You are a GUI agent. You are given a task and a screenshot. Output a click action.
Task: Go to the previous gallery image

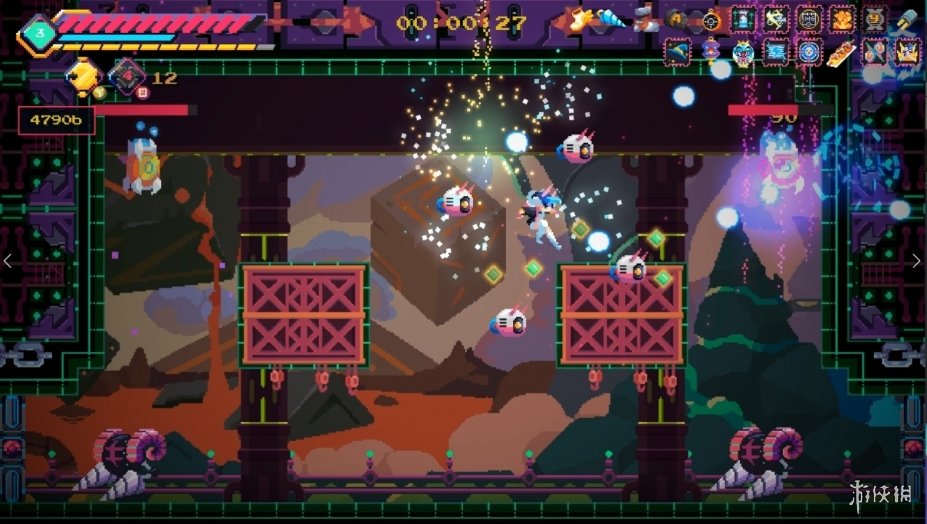10,261
